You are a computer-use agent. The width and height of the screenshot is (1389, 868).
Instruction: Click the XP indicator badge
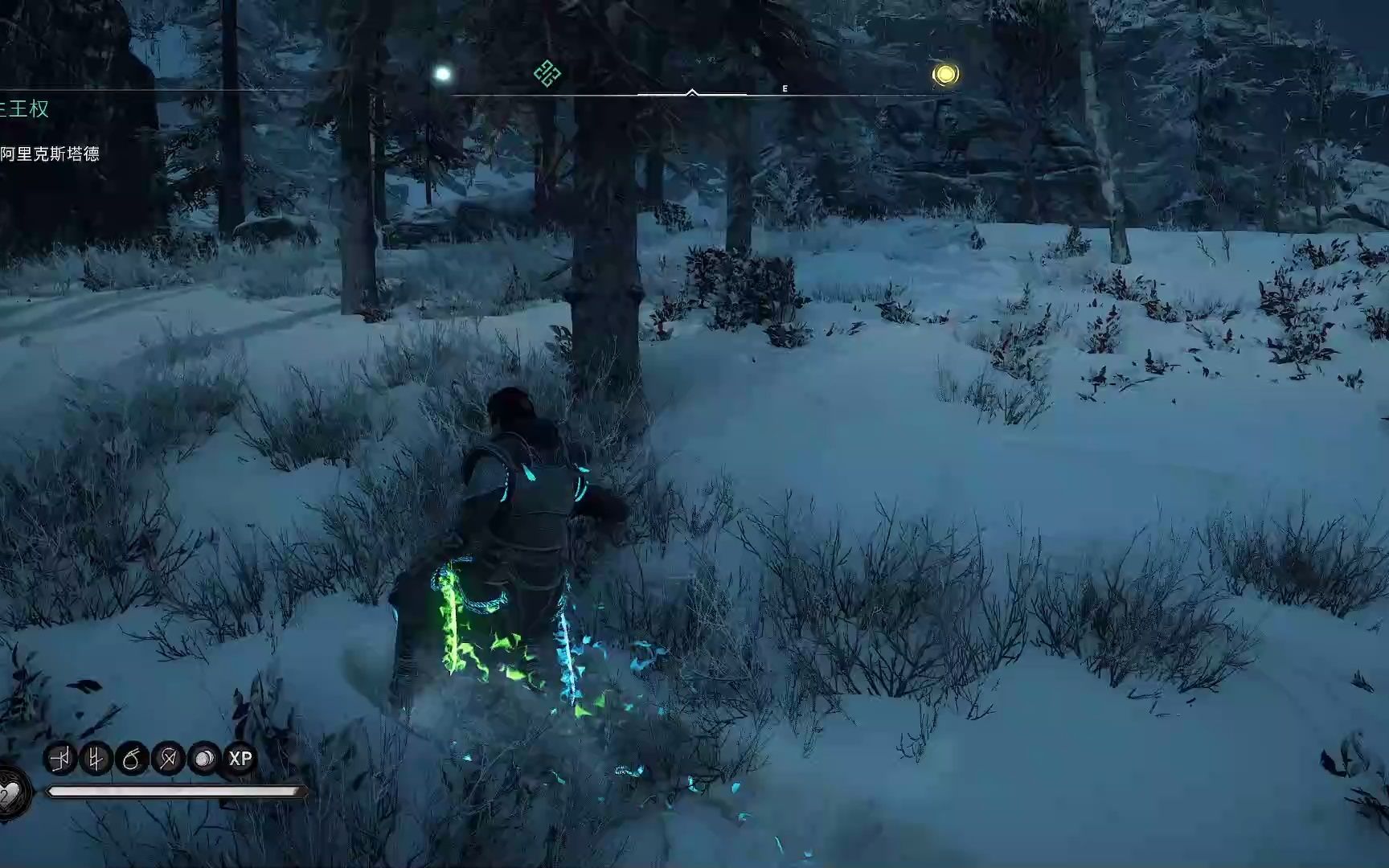[240, 759]
